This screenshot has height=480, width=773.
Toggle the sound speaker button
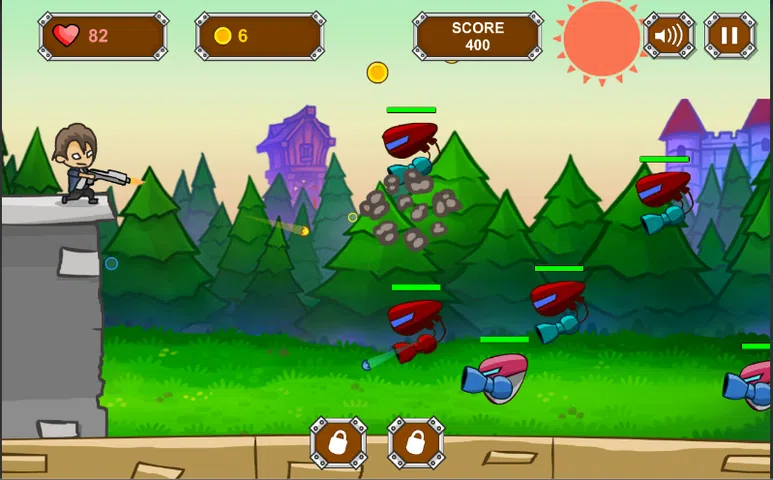point(669,37)
